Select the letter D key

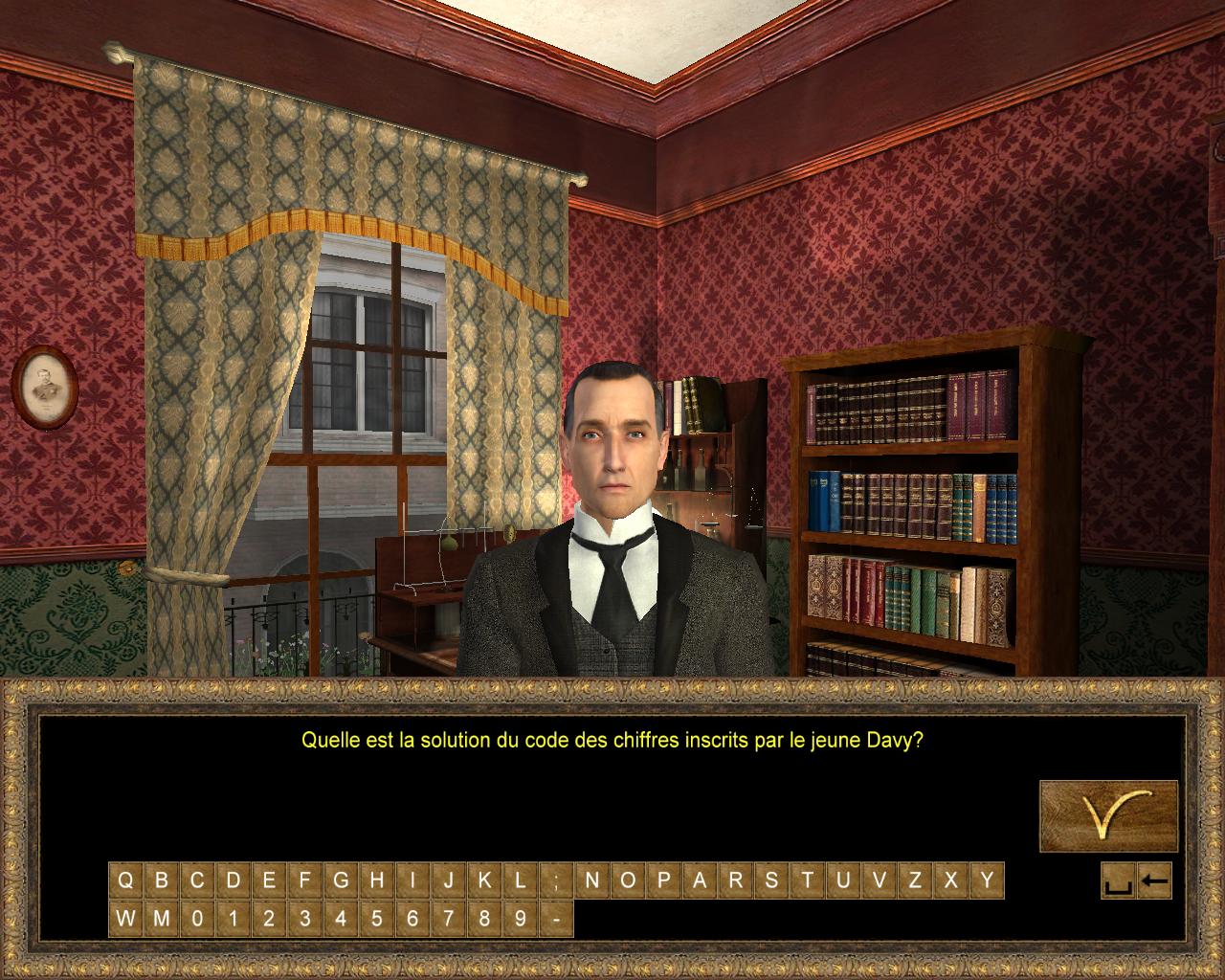pos(233,880)
